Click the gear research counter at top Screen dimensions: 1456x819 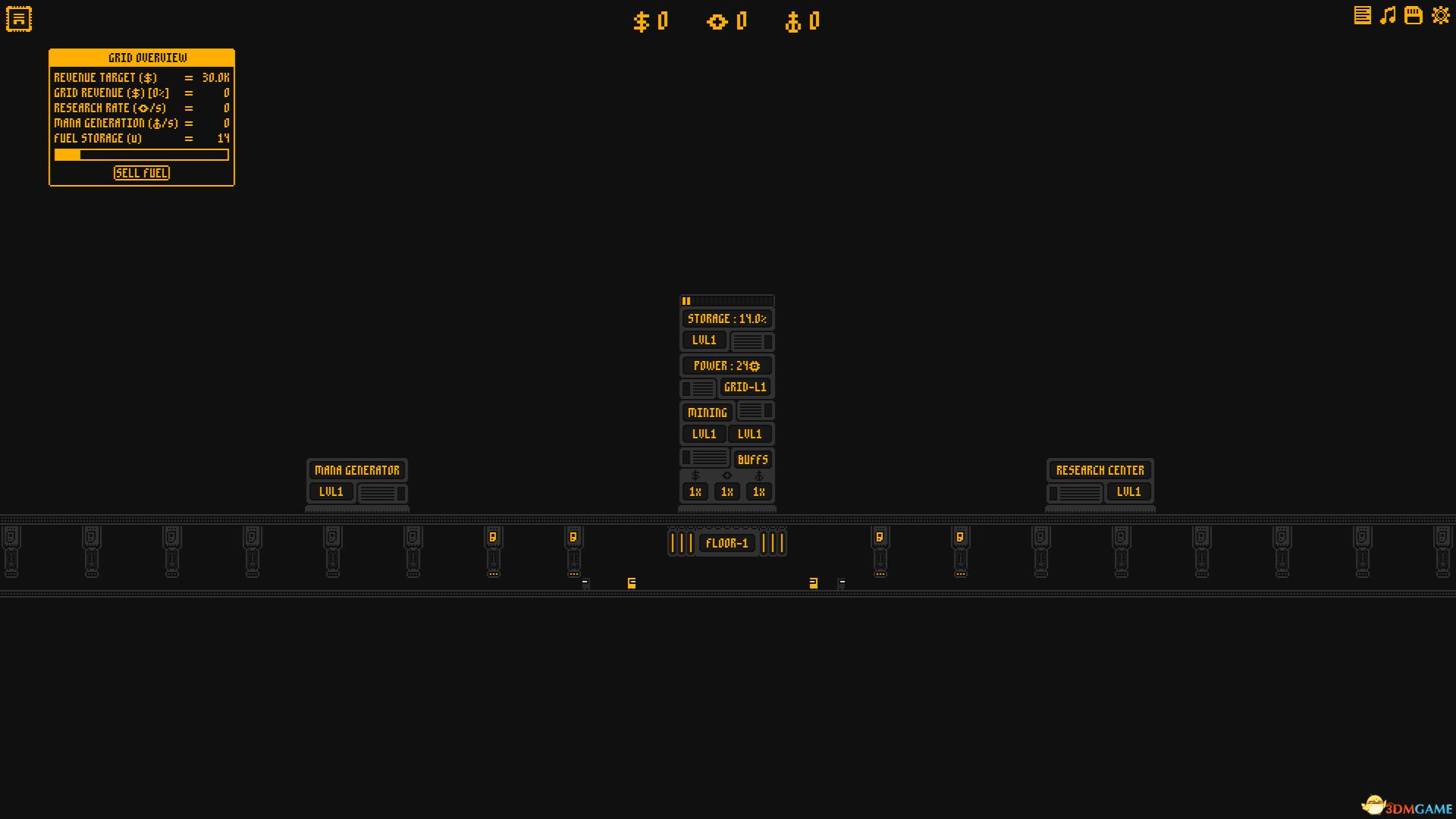tap(730, 21)
